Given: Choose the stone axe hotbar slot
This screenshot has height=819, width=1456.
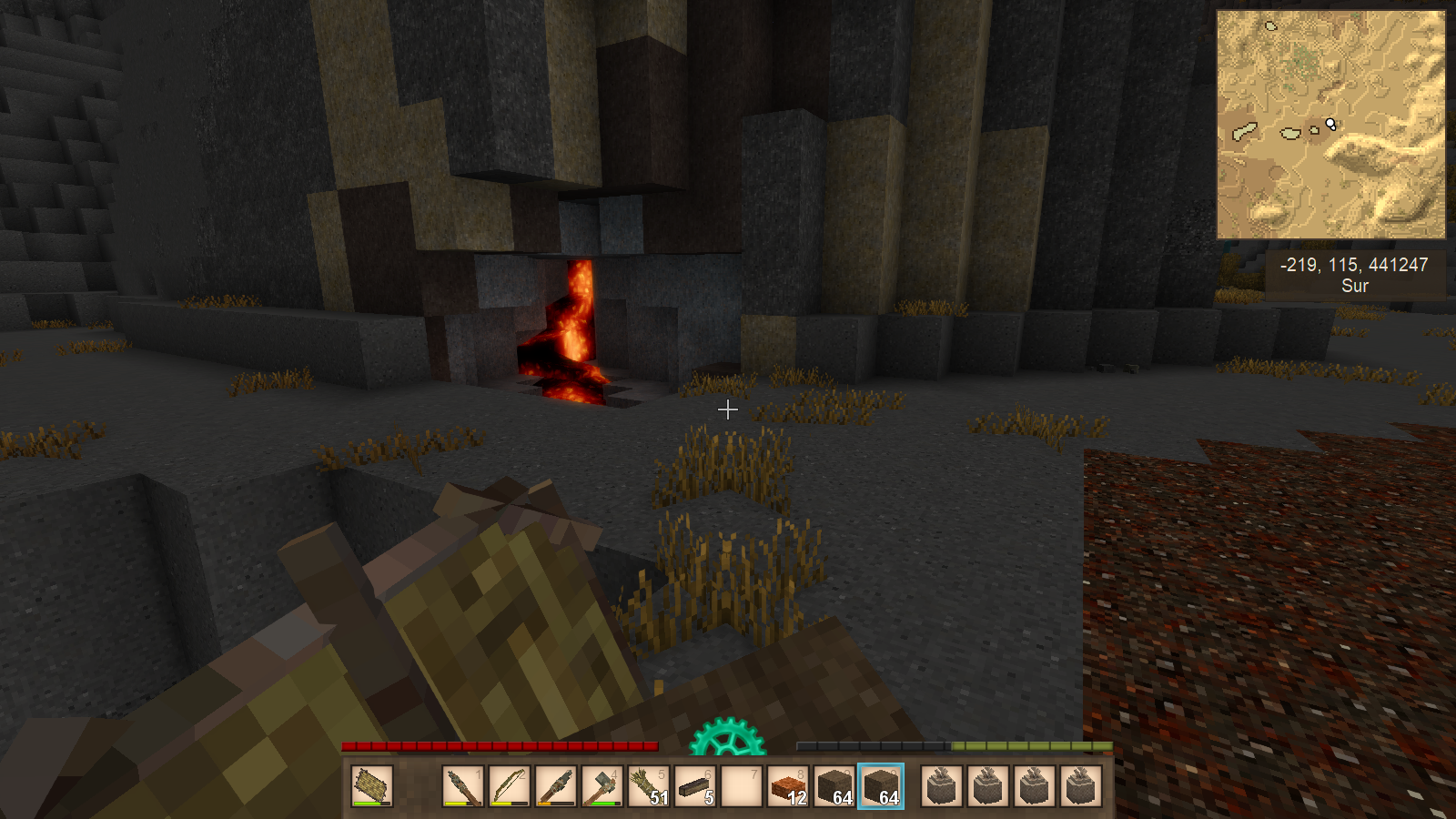Looking at the screenshot, I should click(602, 785).
